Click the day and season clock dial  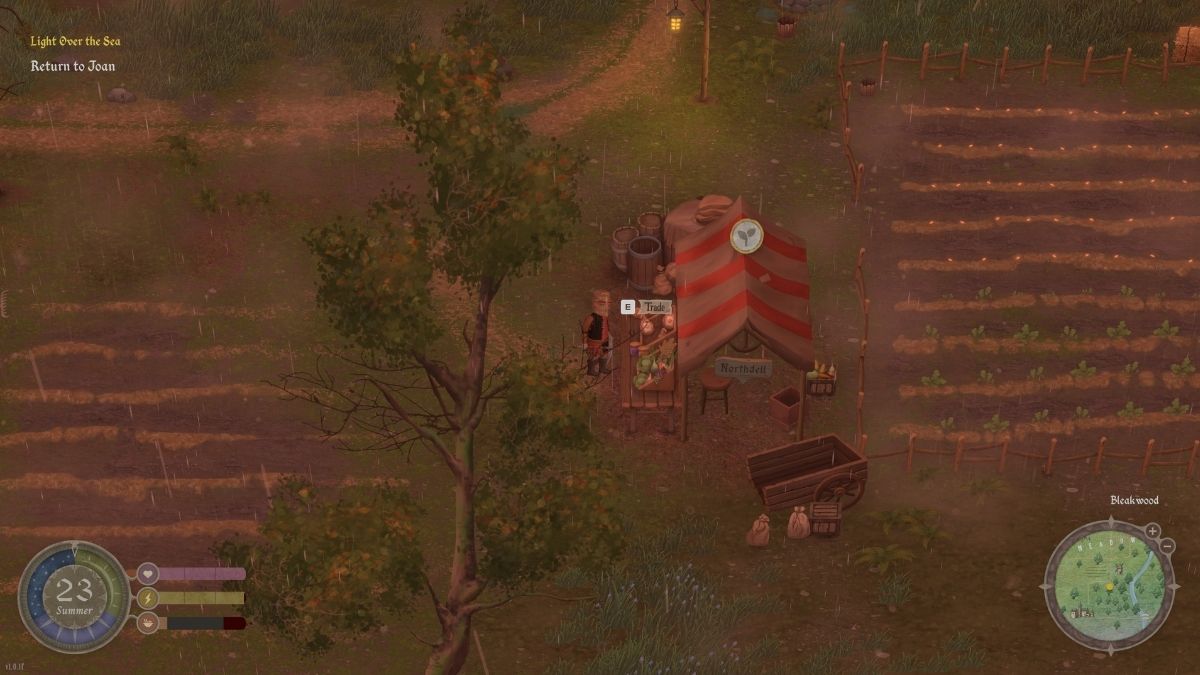pyautogui.click(x=74, y=597)
